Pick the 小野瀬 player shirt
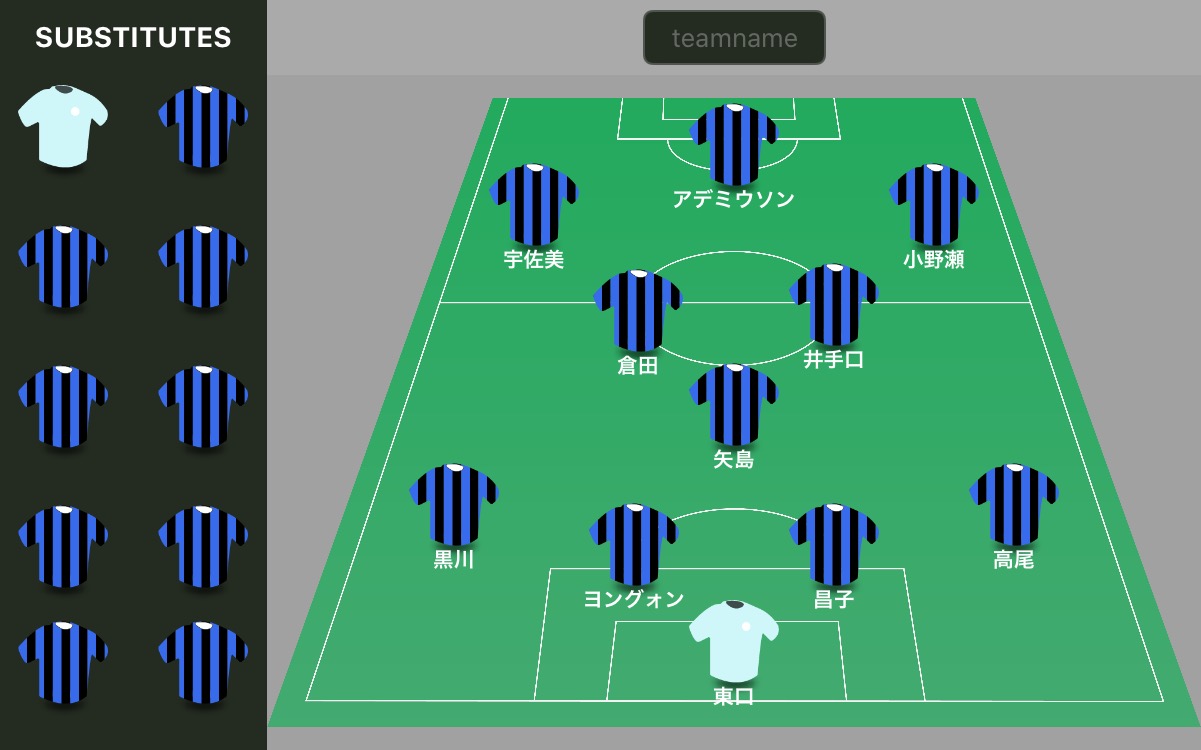This screenshot has width=1201, height=750. coord(933,205)
